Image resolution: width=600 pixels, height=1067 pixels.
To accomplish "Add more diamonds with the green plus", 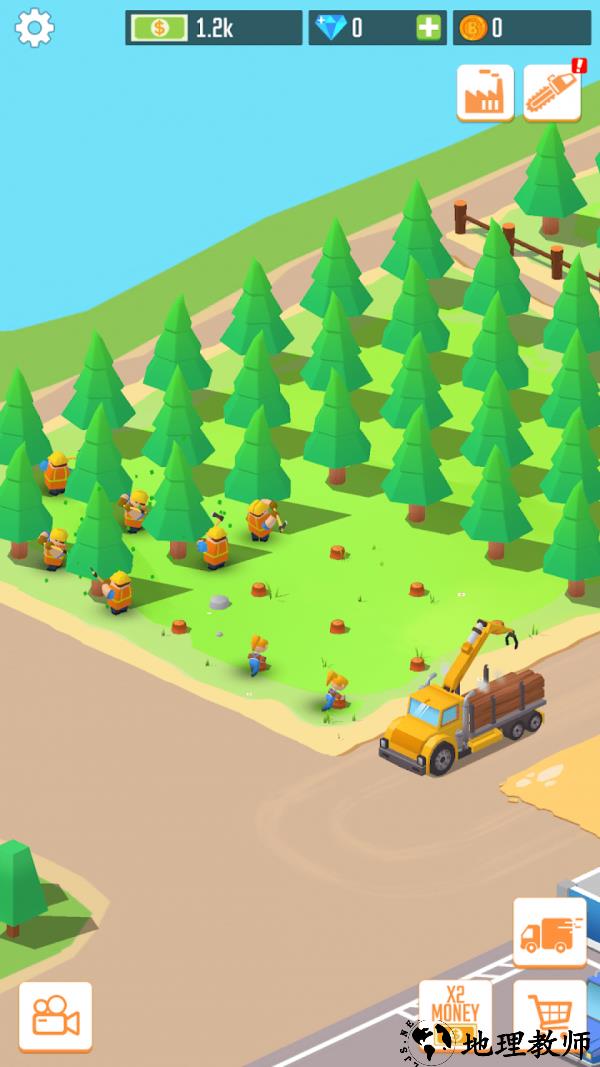I will click(x=428, y=28).
